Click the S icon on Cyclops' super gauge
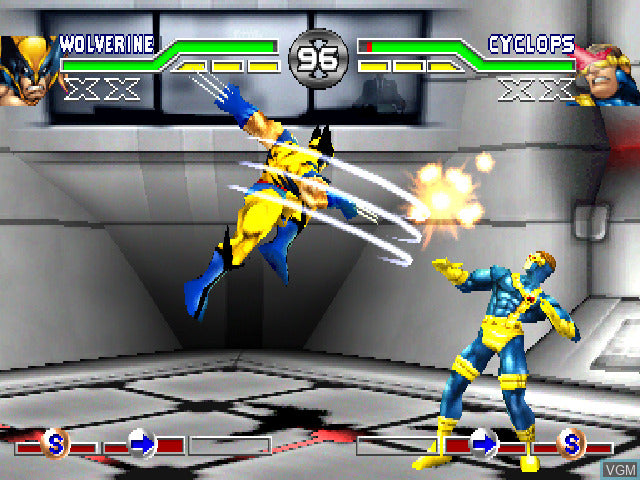 pyautogui.click(x=572, y=442)
